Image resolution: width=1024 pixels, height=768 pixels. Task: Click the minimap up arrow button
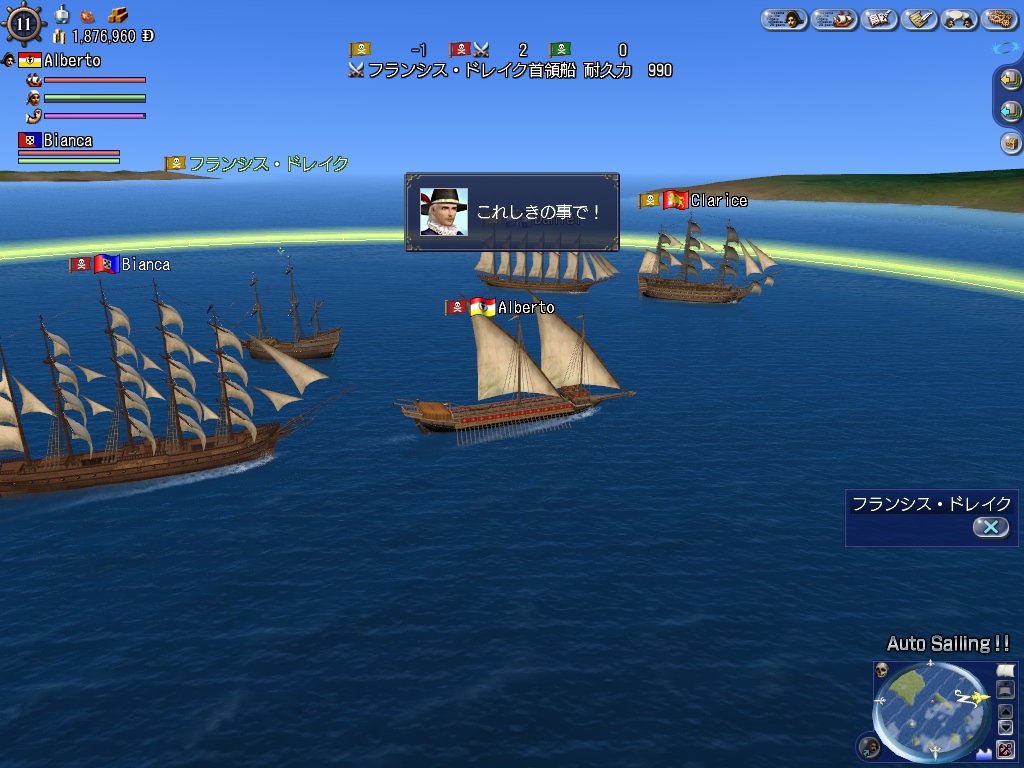click(x=1006, y=711)
